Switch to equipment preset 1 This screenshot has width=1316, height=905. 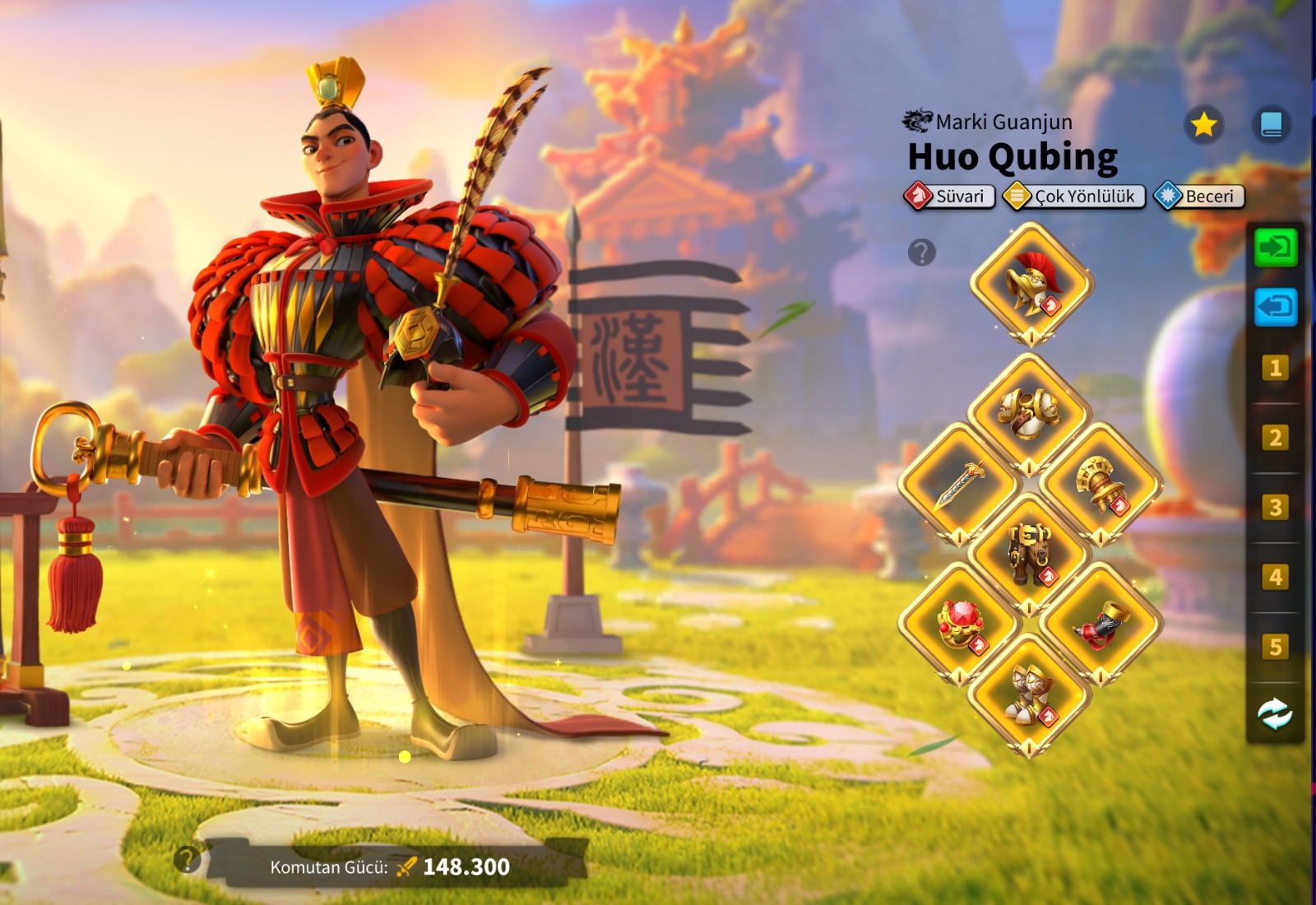[1275, 368]
